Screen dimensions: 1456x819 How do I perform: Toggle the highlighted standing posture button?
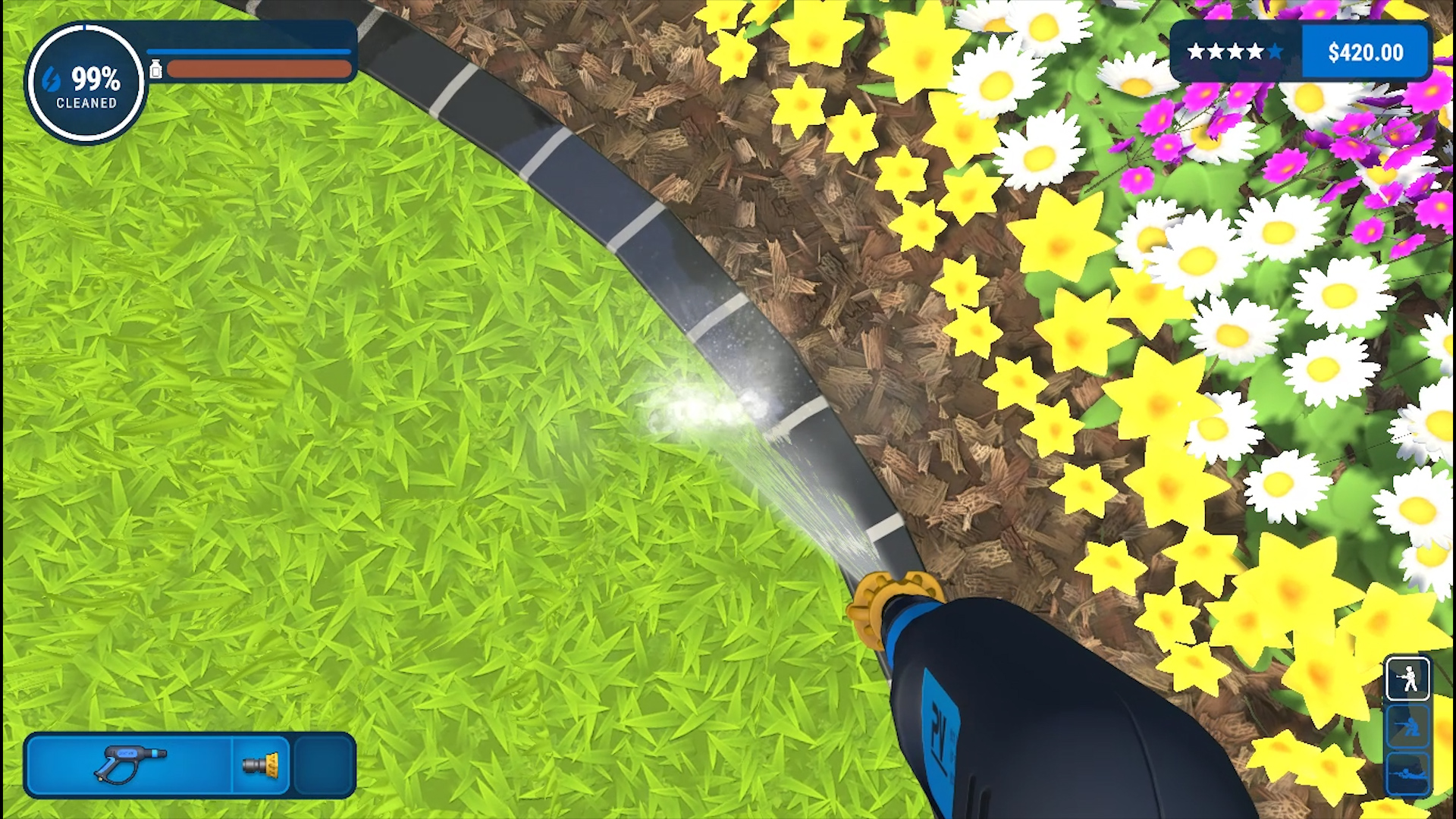coord(1407,677)
